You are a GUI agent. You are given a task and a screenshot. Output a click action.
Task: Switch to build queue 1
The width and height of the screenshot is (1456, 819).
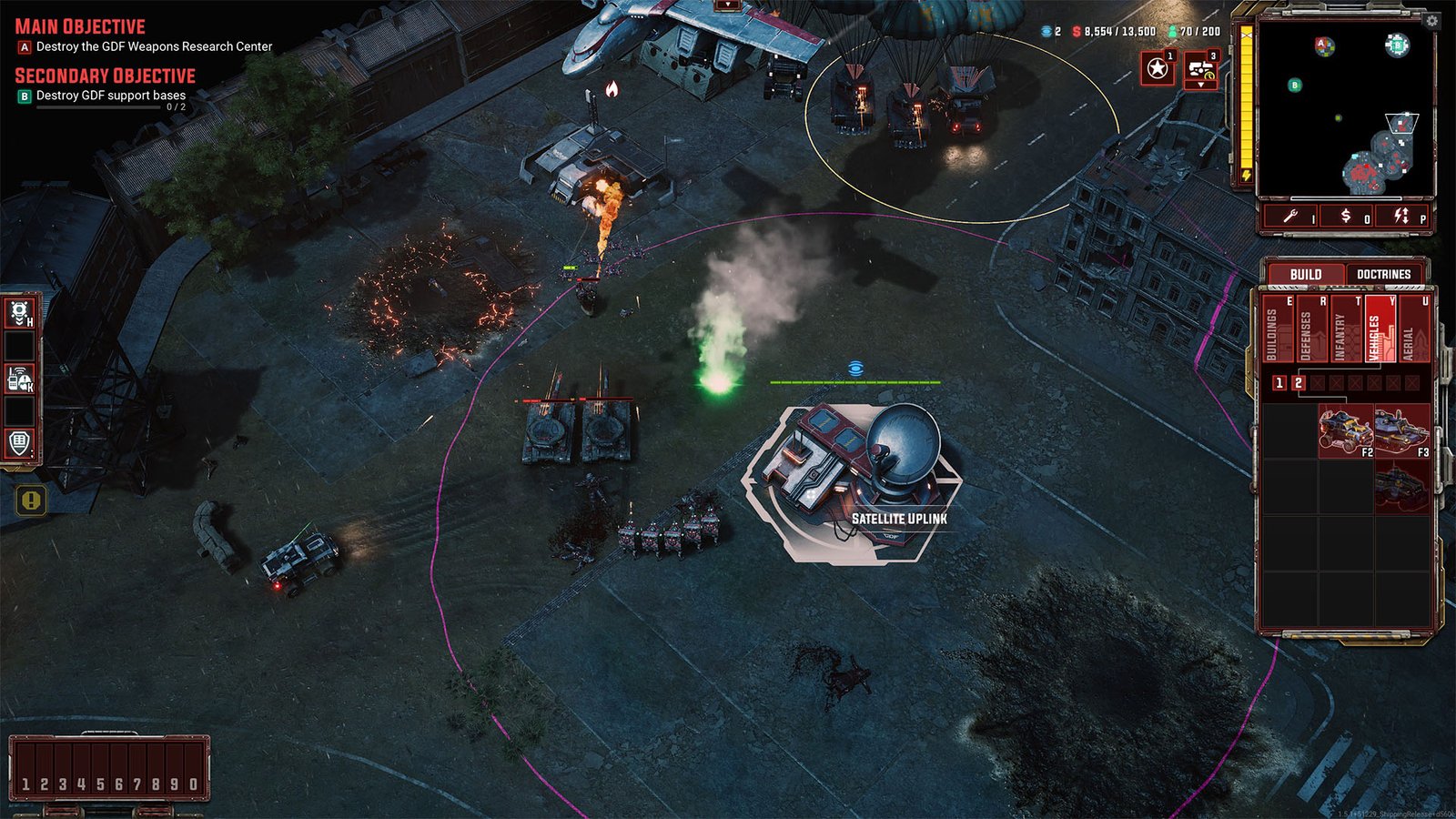pos(1279,383)
